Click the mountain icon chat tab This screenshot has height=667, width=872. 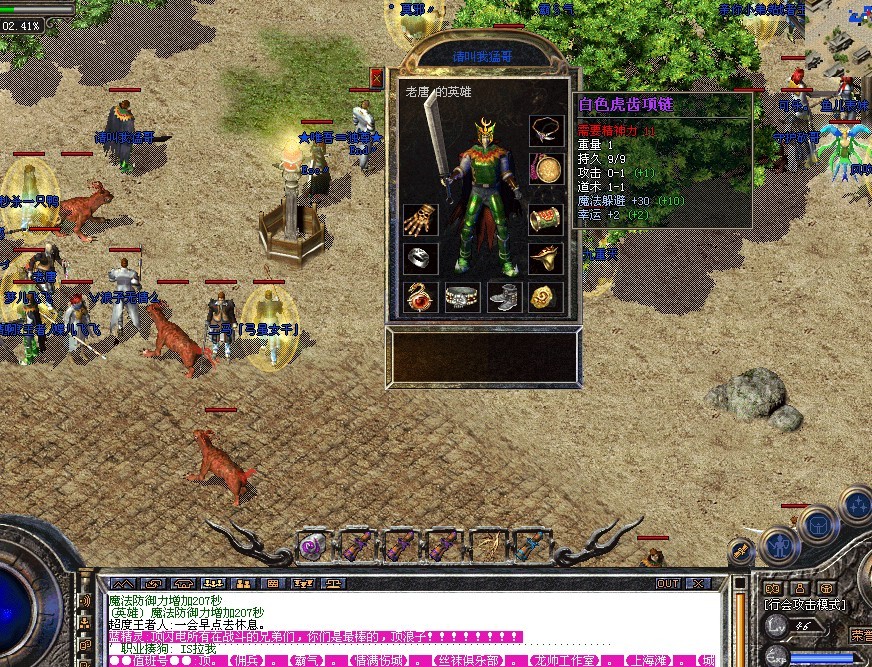pos(121,583)
